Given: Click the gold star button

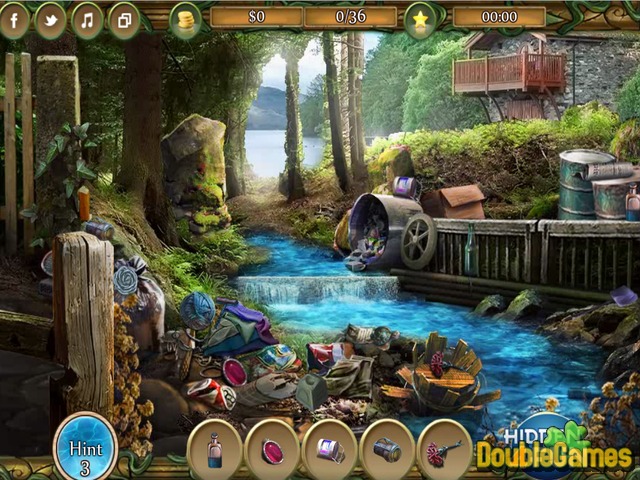Looking at the screenshot, I should [x=420, y=18].
